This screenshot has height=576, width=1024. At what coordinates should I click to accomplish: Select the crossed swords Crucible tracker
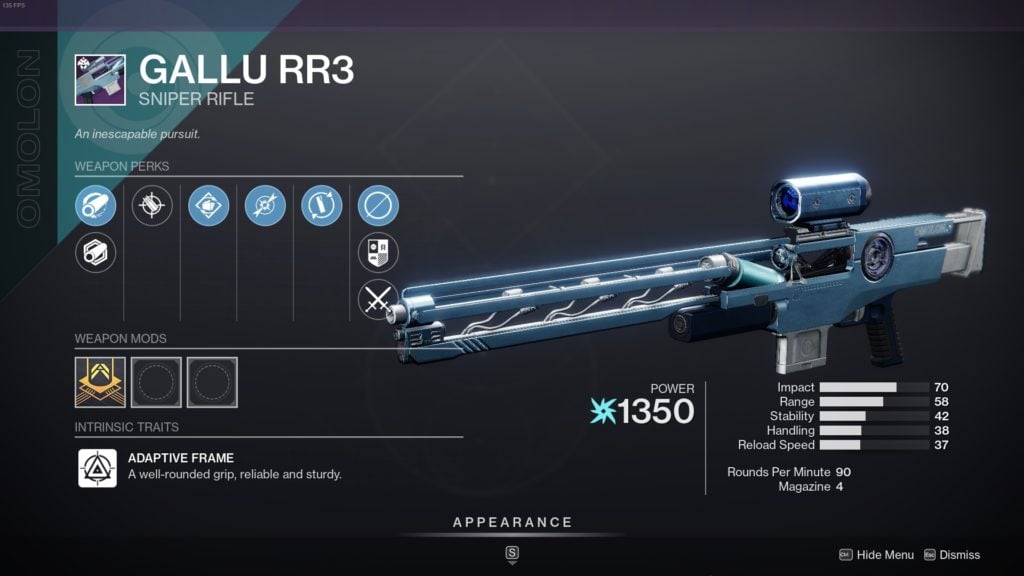pyautogui.click(x=378, y=298)
